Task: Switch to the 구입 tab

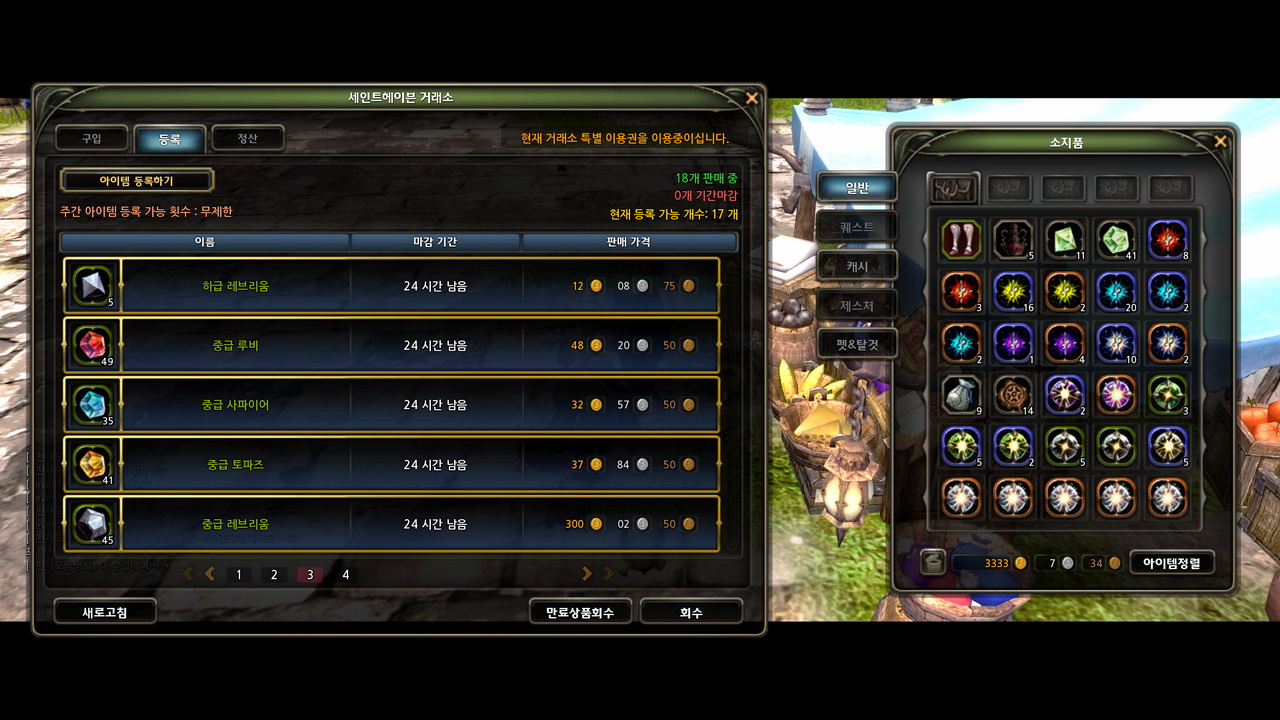Action: click(x=92, y=138)
